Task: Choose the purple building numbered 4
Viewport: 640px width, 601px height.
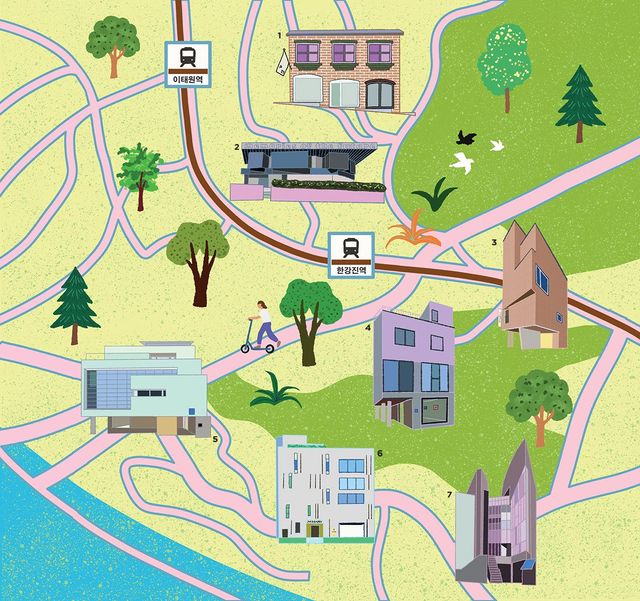Action: click(413, 366)
